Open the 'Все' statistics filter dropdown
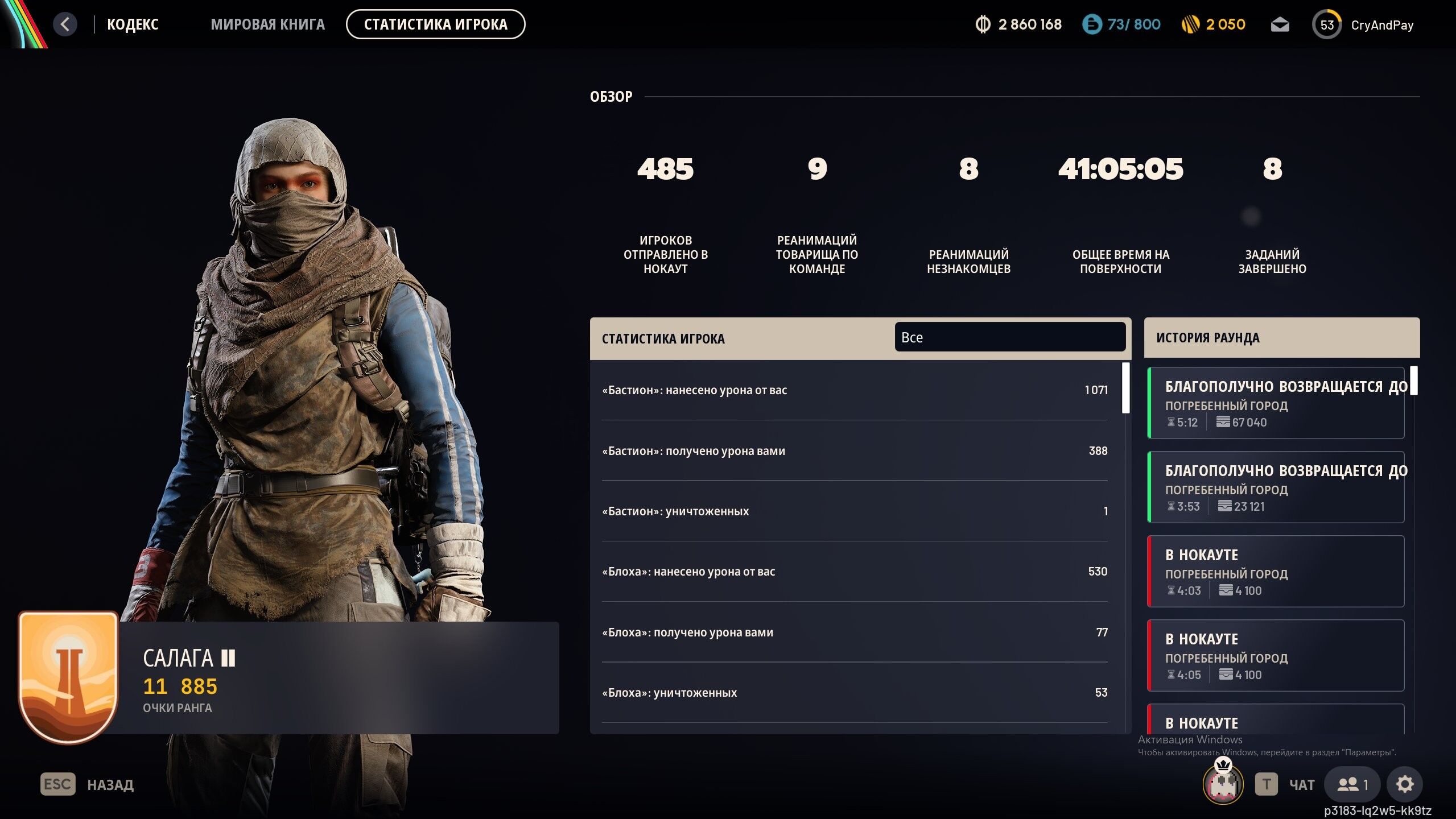Screen dimensions: 1456x819 (1010, 337)
